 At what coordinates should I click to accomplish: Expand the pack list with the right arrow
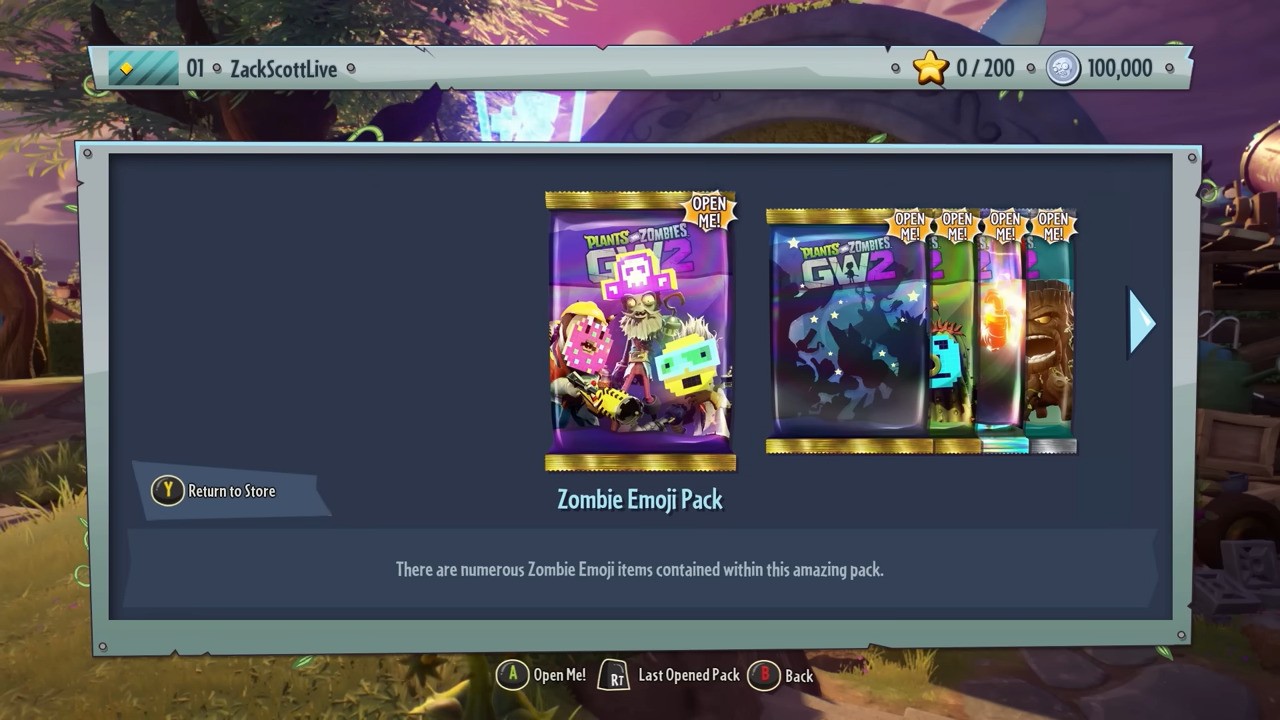(1142, 322)
